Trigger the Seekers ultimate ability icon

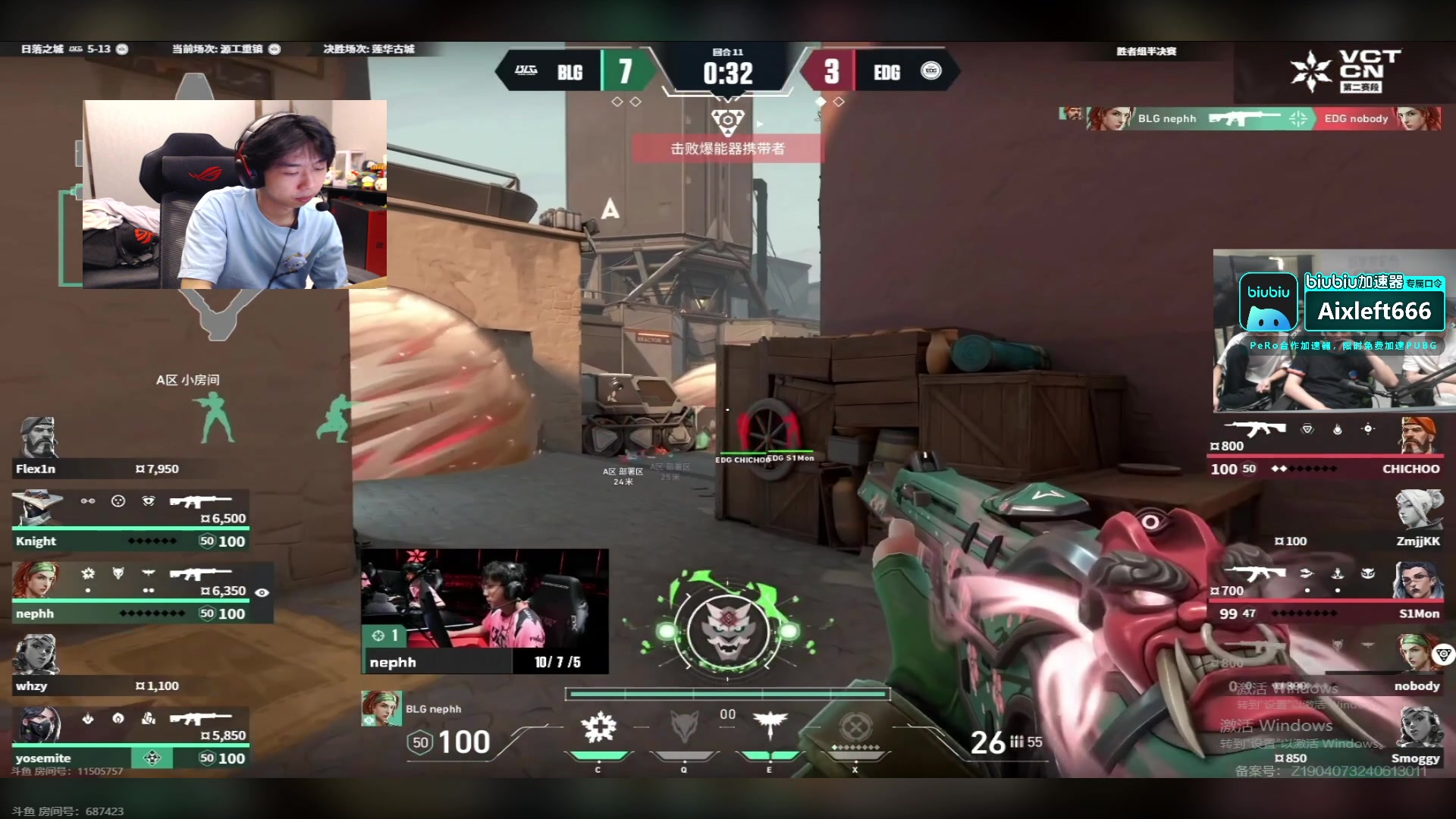[x=855, y=730]
